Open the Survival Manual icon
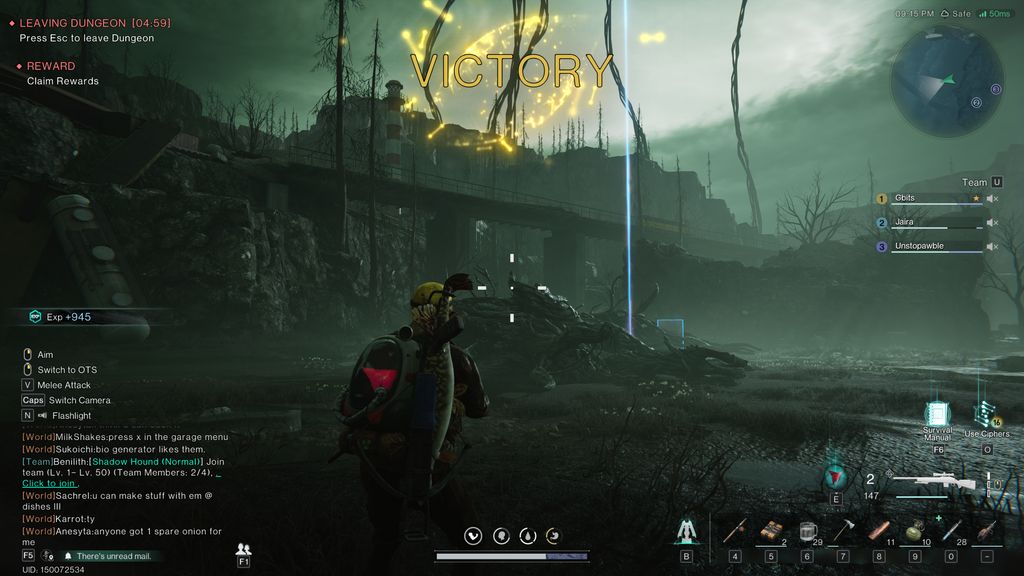The image size is (1024, 576). [x=937, y=415]
